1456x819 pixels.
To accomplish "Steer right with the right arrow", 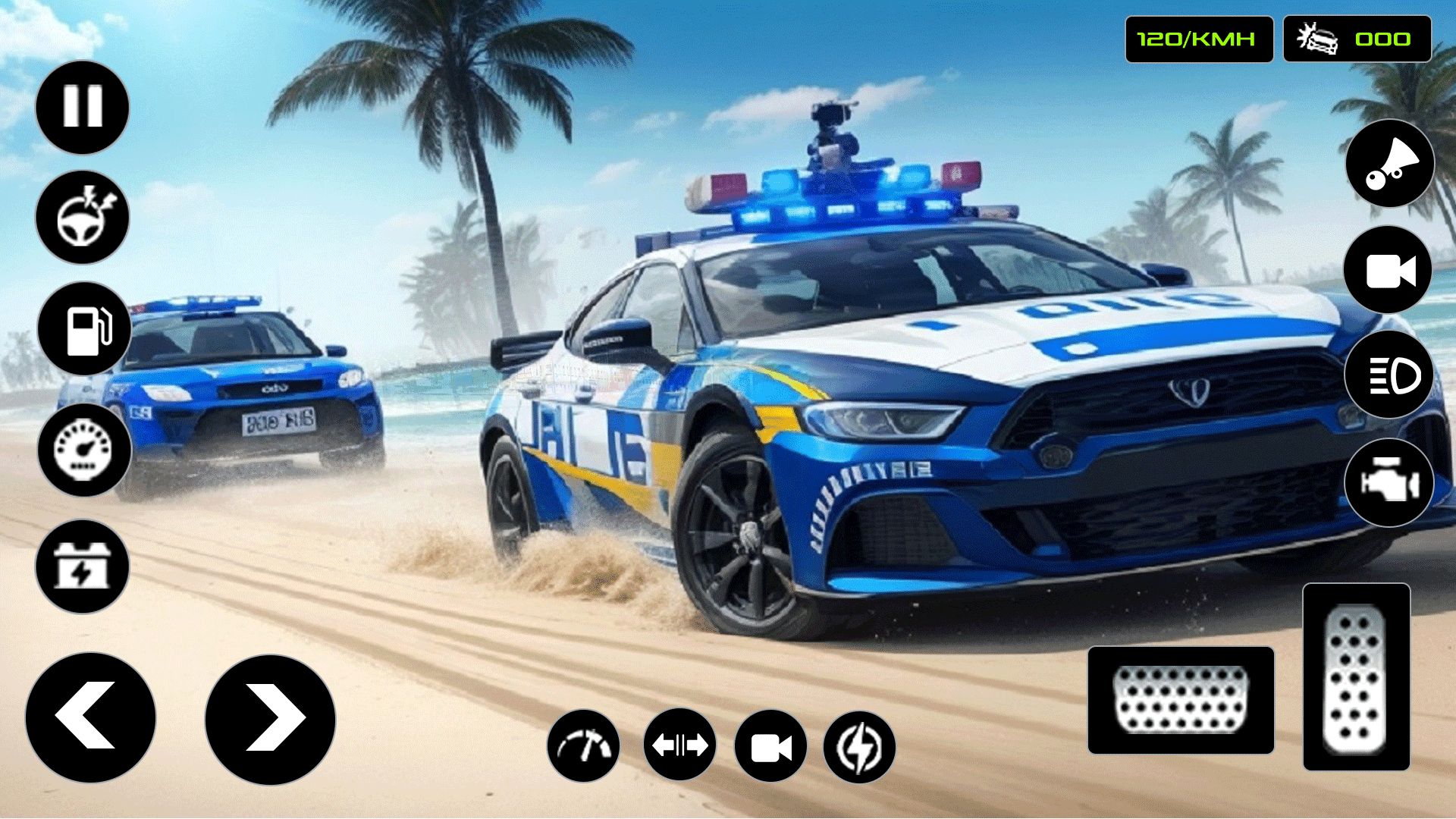I will [269, 715].
